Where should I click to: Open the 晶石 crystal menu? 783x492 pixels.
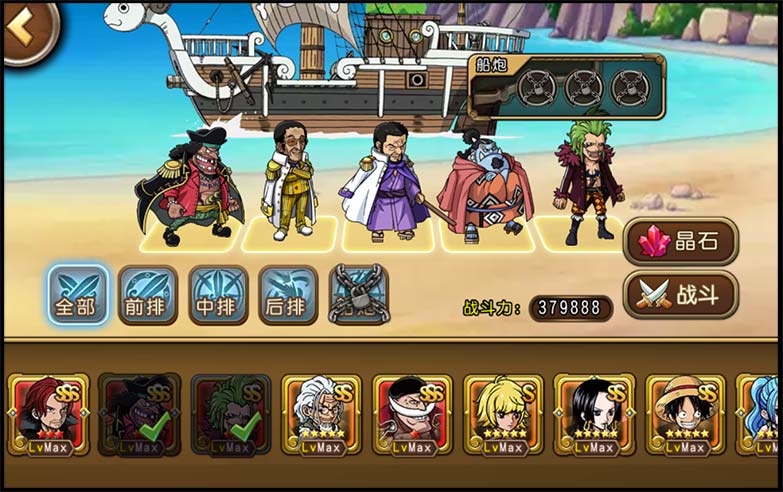tap(680, 242)
